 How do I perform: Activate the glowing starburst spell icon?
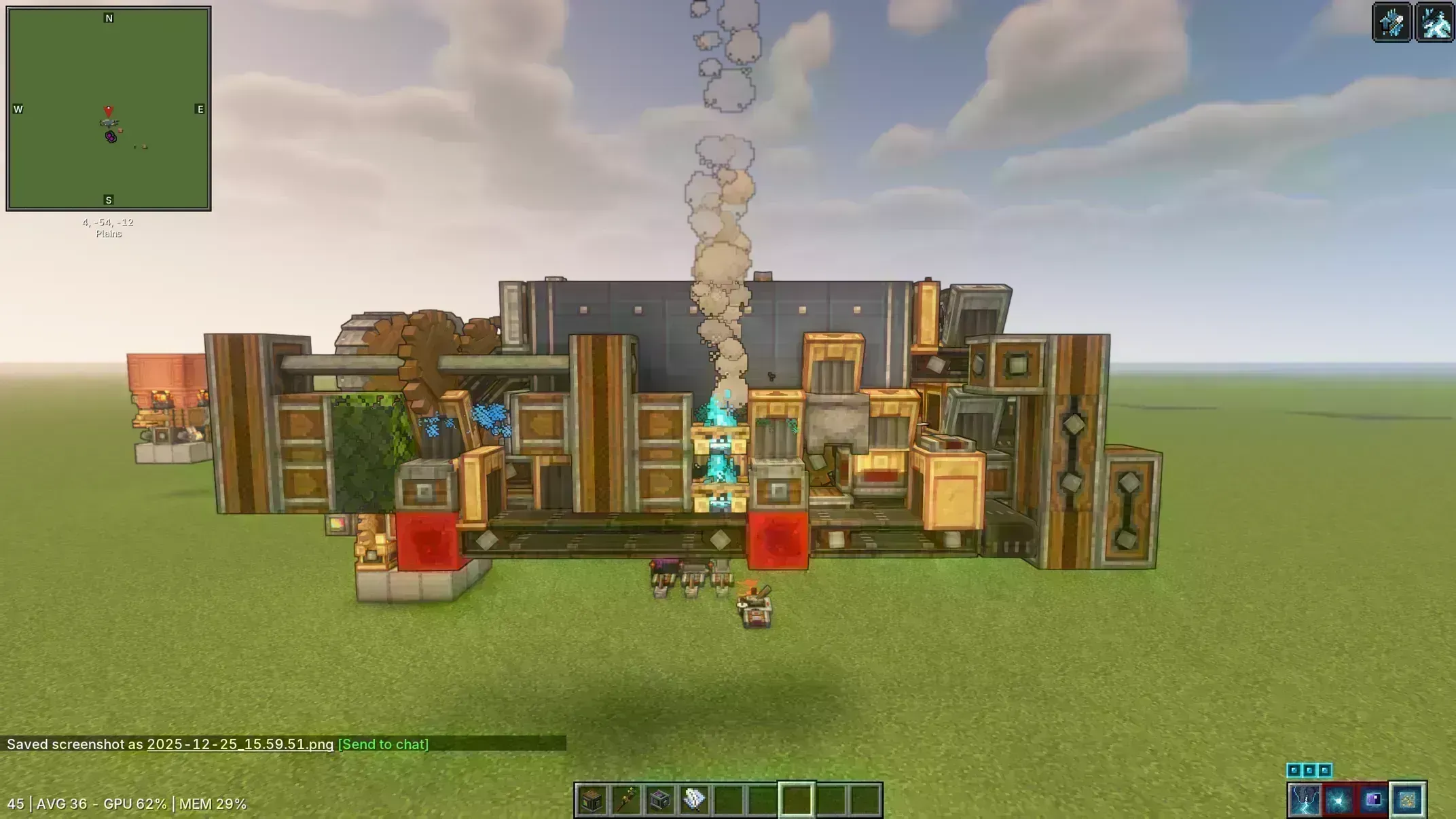1339,801
